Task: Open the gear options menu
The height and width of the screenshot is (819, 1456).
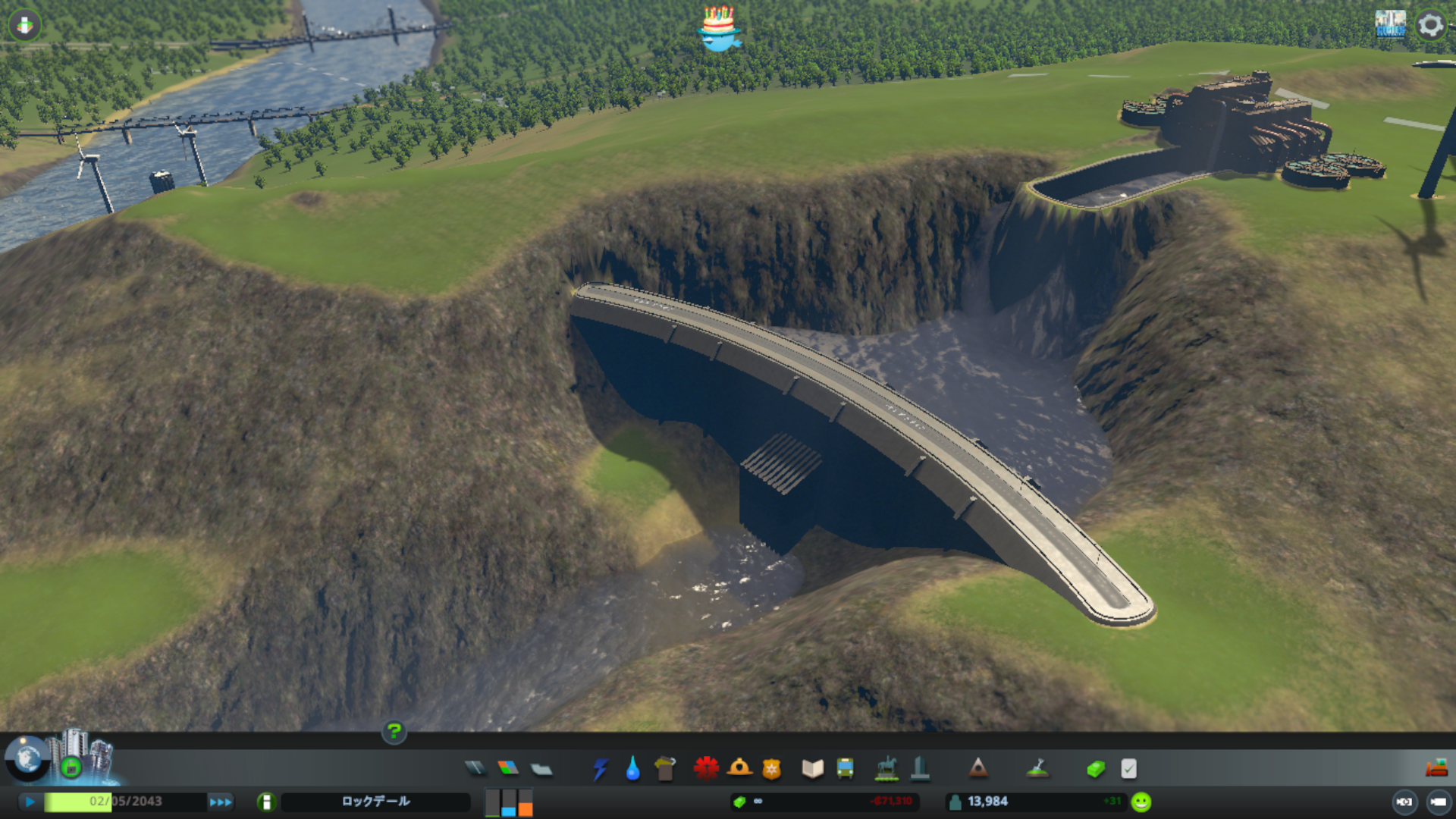Action: [1431, 25]
